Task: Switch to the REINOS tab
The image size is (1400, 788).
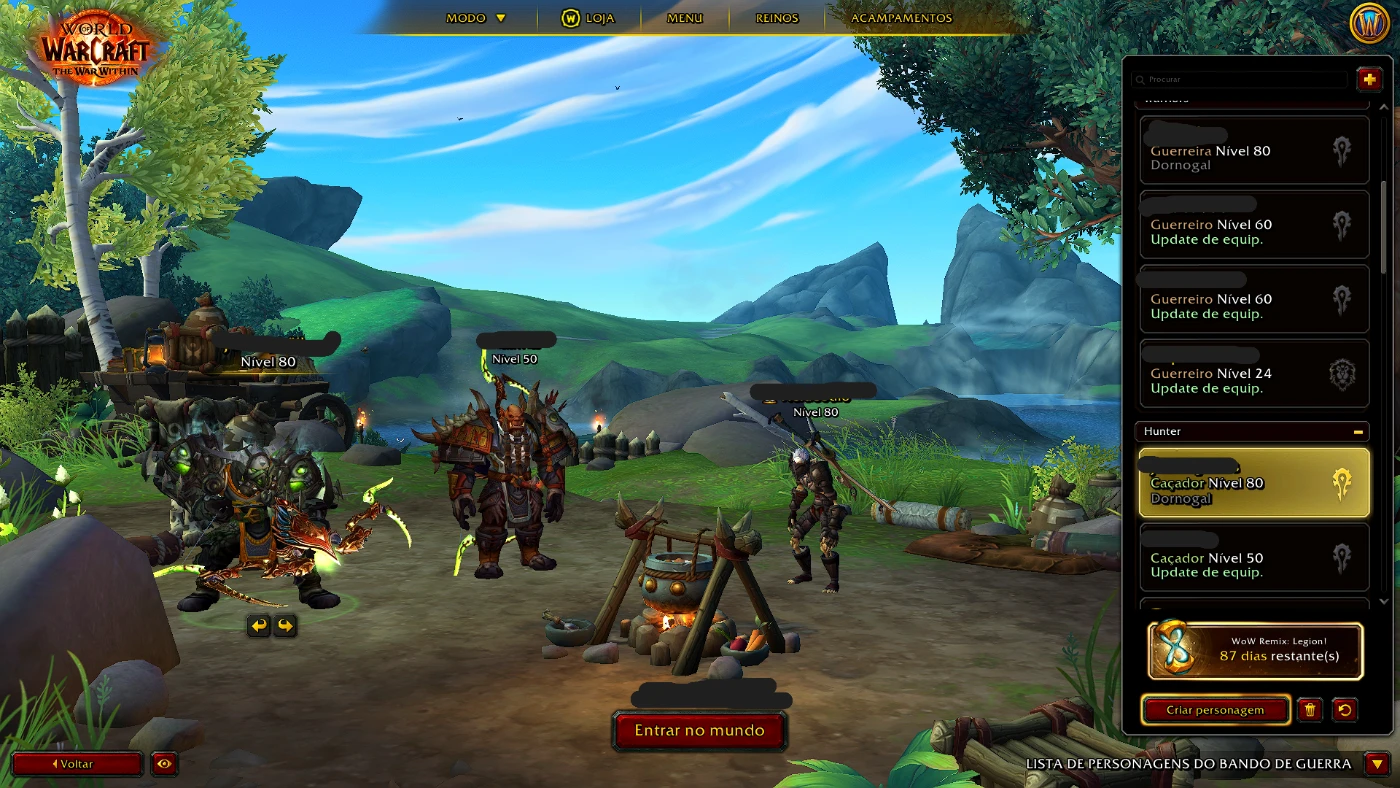Action: click(777, 18)
